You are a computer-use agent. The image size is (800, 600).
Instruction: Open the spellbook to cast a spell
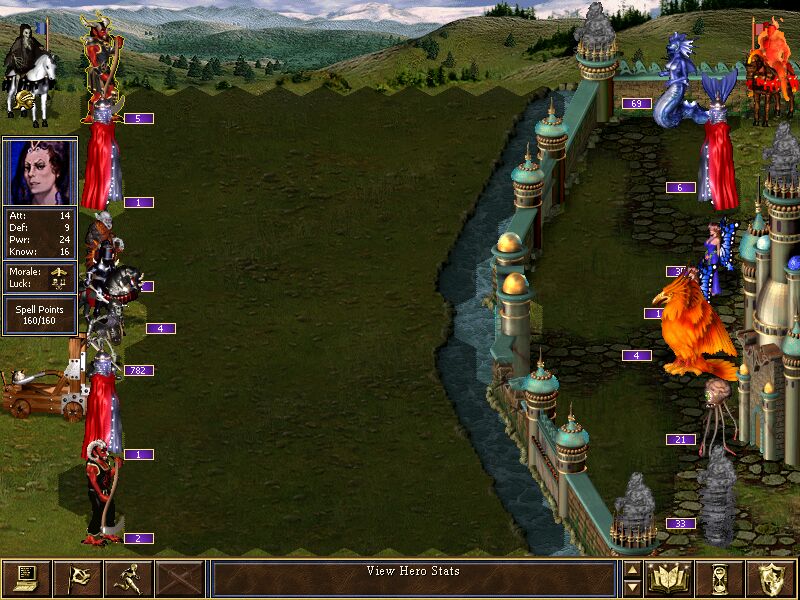(x=670, y=579)
